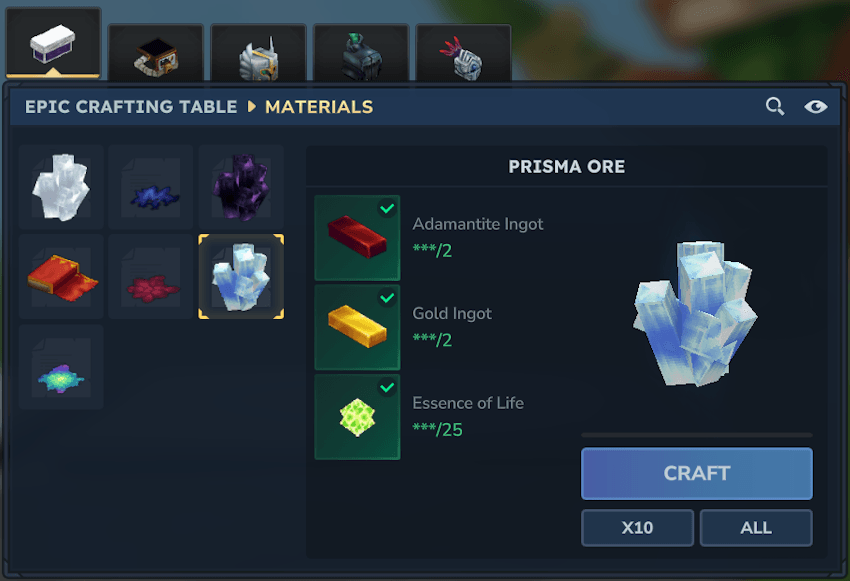The height and width of the screenshot is (581, 850).
Task: Open the black anvil station tab
Action: point(156,56)
